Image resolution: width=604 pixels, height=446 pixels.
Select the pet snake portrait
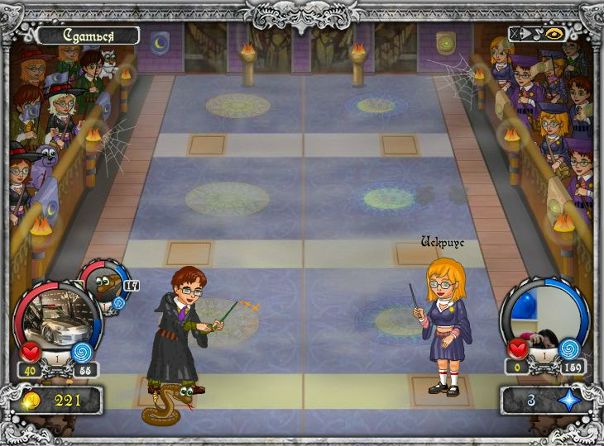coord(104,287)
